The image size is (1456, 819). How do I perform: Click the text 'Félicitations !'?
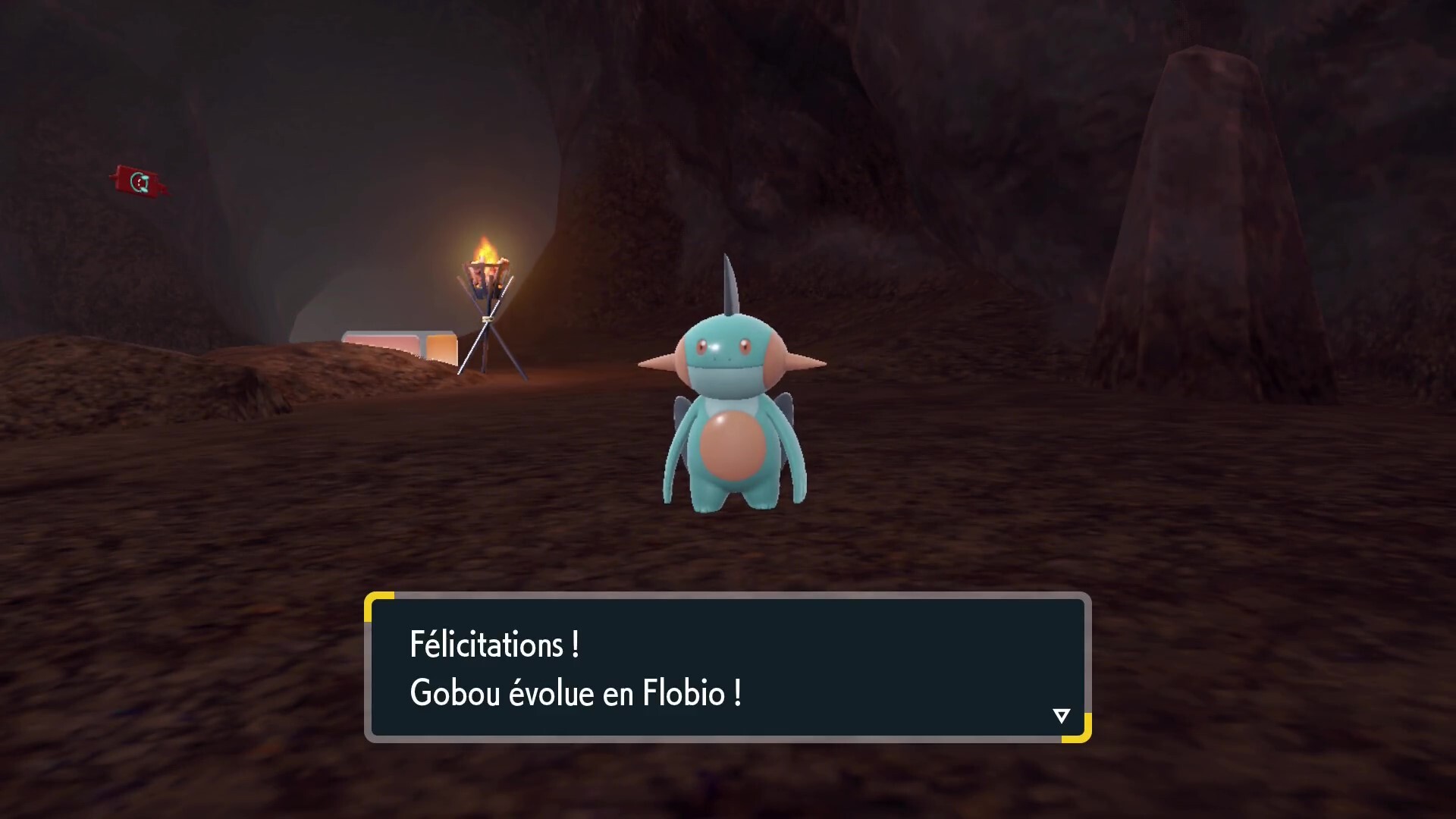pos(494,646)
